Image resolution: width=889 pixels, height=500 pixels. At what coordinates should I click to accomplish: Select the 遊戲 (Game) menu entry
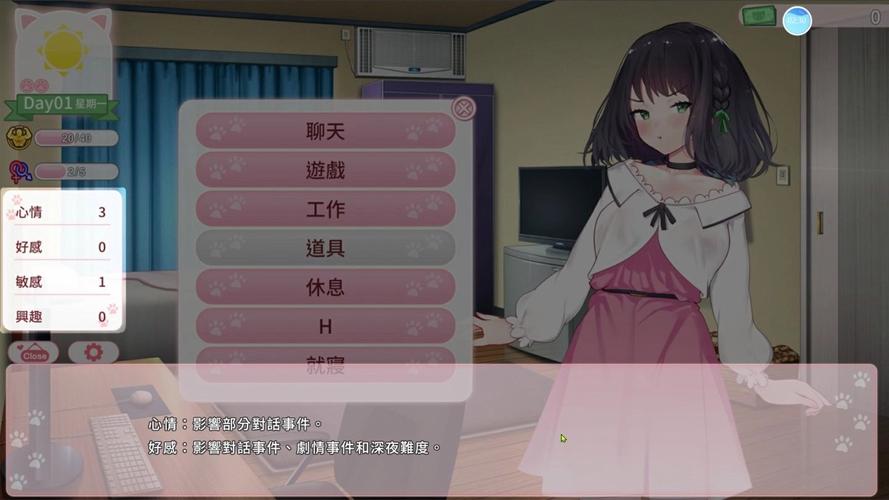325,170
